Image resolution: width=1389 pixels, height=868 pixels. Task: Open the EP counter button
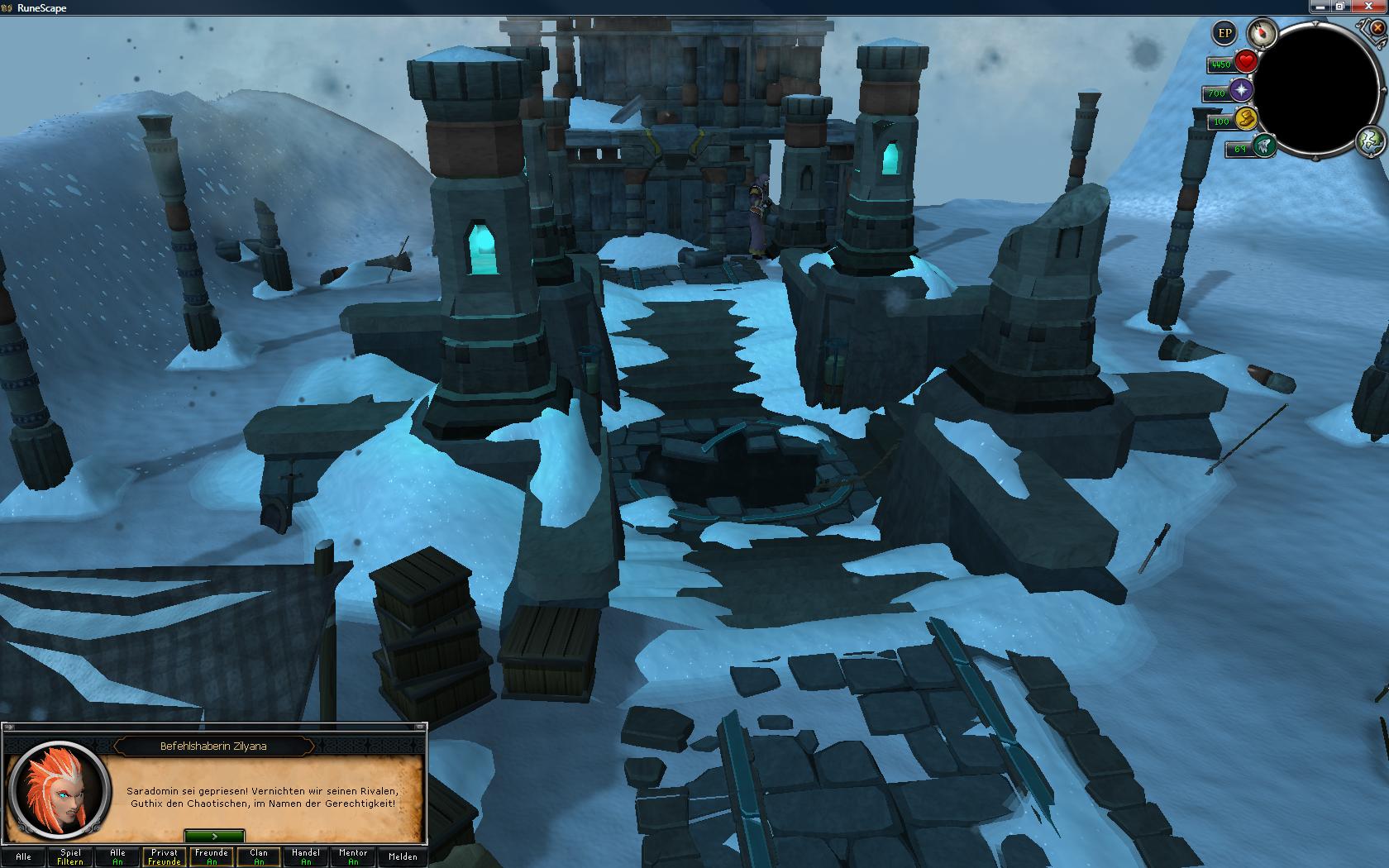(x=1224, y=34)
